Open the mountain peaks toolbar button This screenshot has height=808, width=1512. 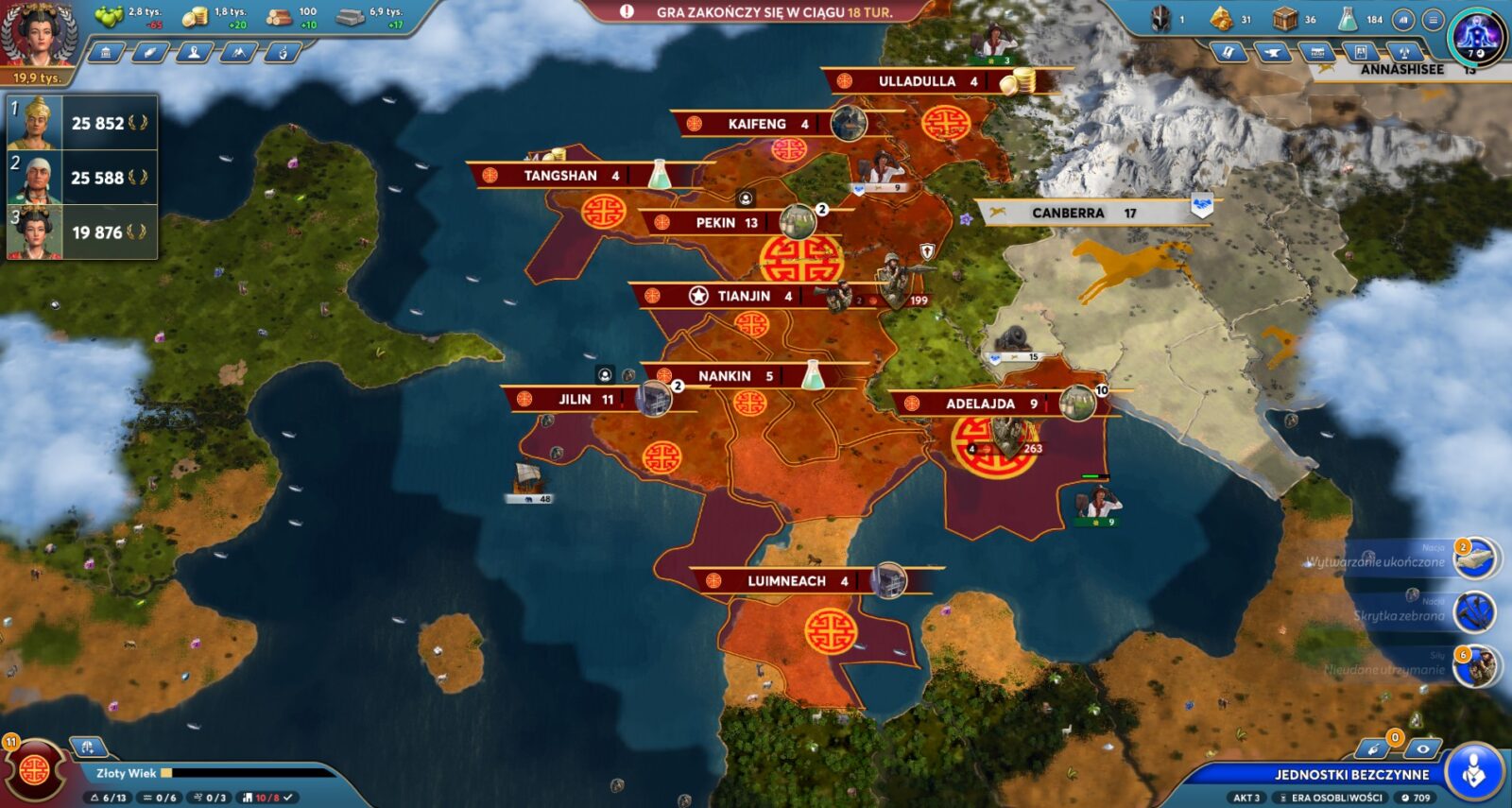coord(238,53)
